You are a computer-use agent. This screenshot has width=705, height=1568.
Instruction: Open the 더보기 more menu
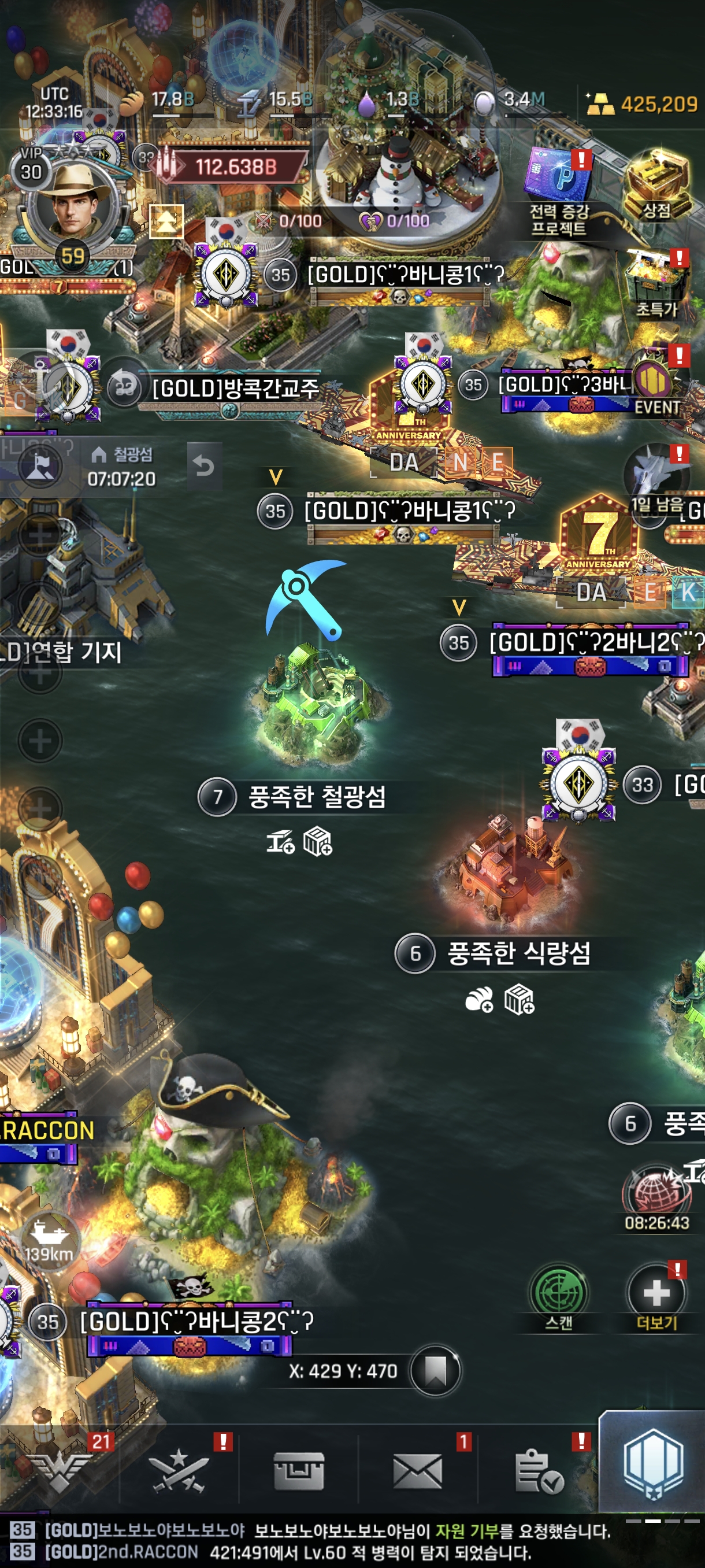coord(656,1296)
